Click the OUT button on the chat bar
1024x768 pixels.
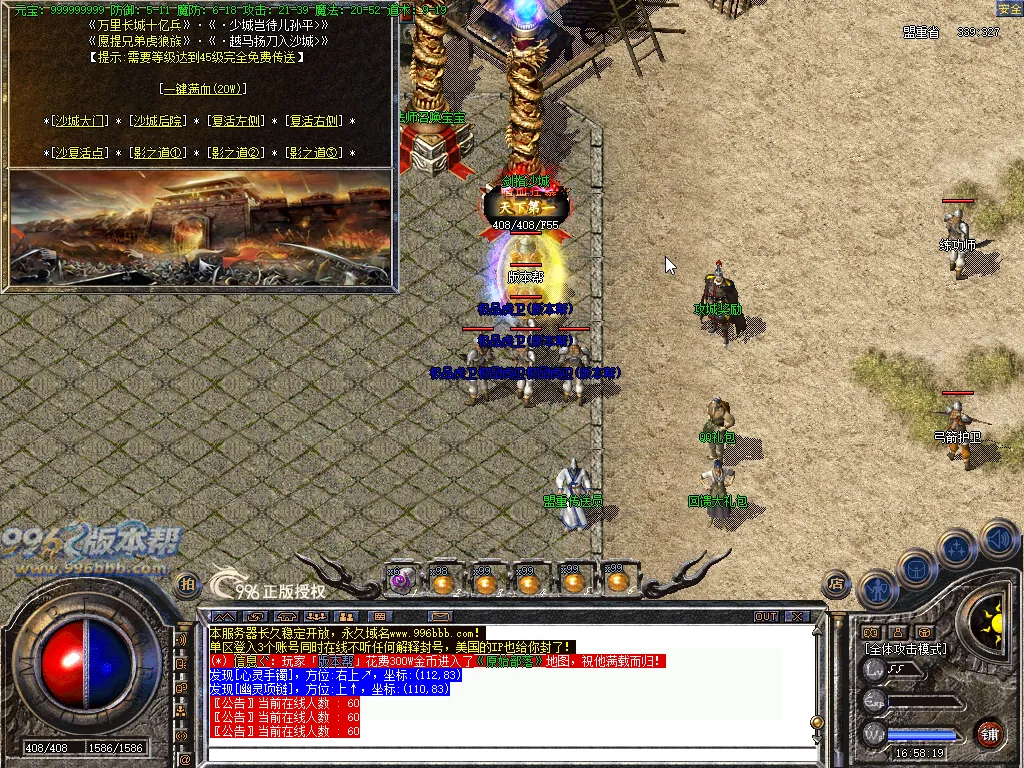point(766,616)
